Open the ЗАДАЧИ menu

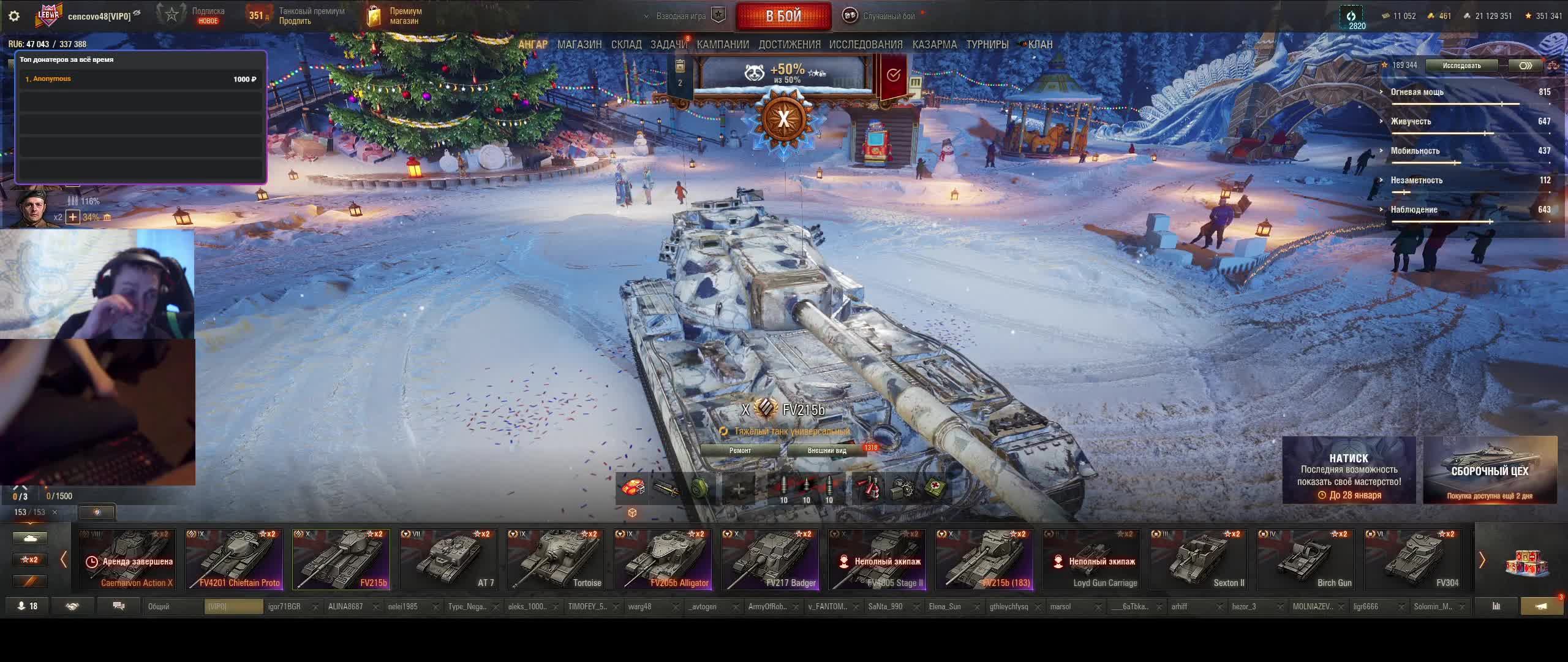[x=668, y=45]
